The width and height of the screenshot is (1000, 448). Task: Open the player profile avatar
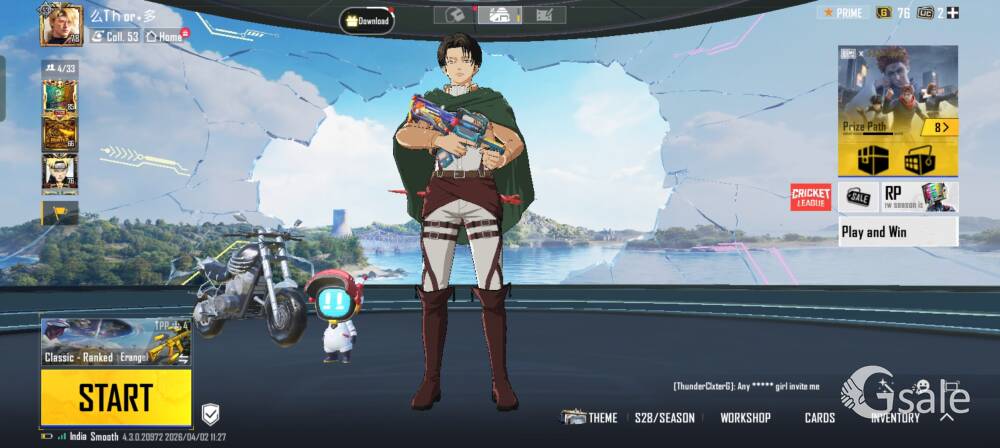point(61,25)
